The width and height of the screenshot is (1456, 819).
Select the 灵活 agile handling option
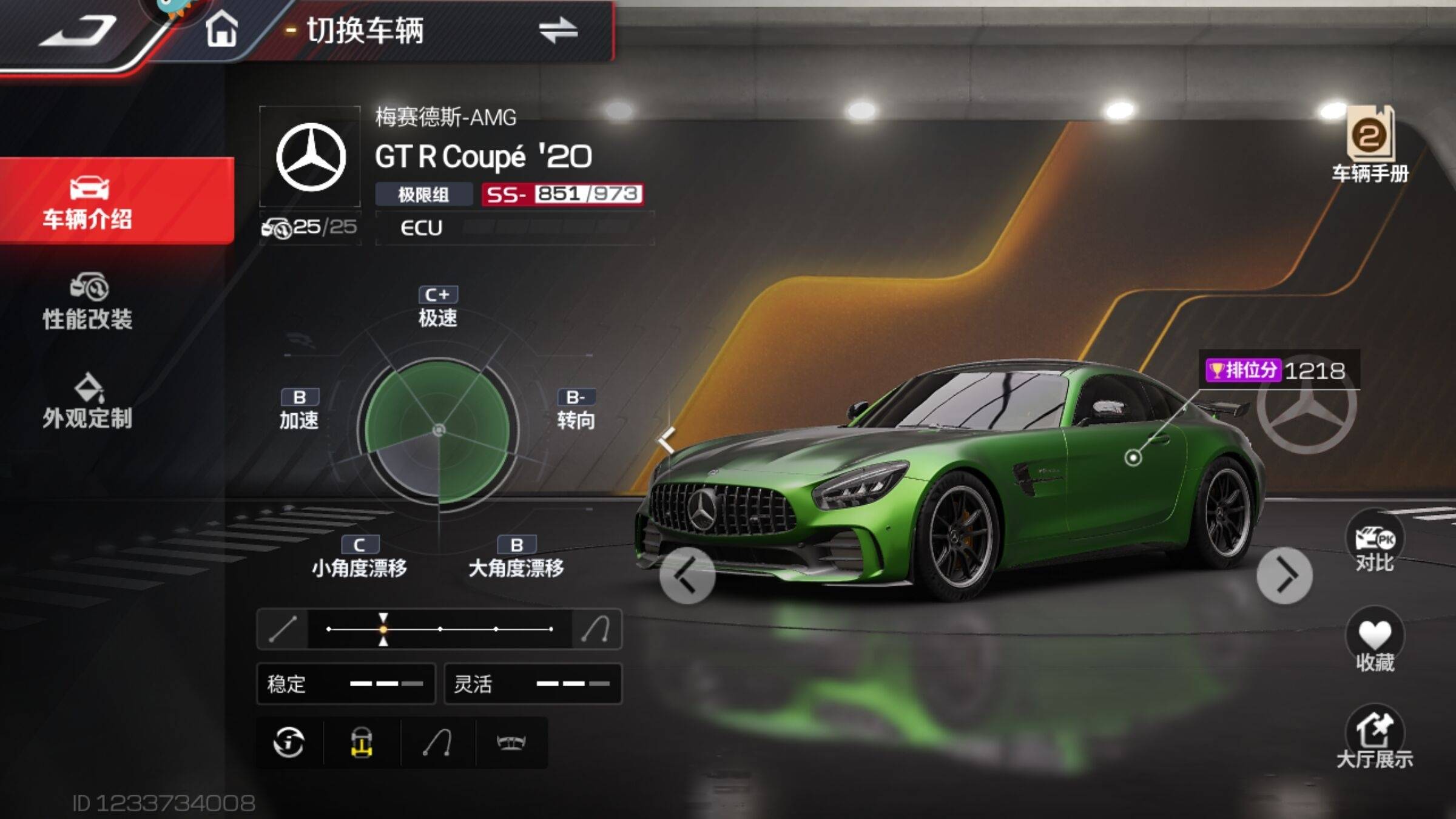point(533,684)
